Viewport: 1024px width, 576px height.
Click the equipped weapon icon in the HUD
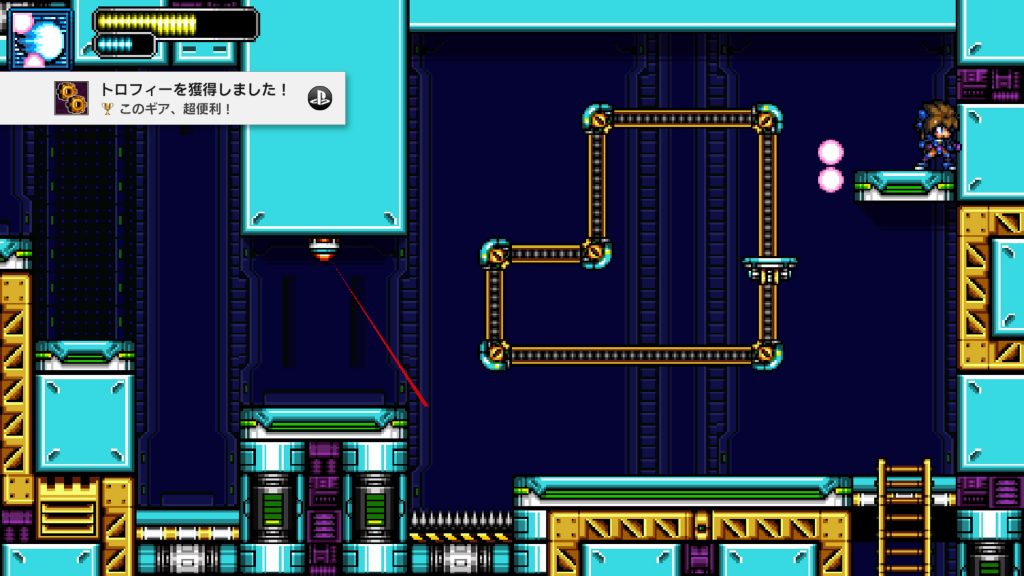tap(40, 34)
